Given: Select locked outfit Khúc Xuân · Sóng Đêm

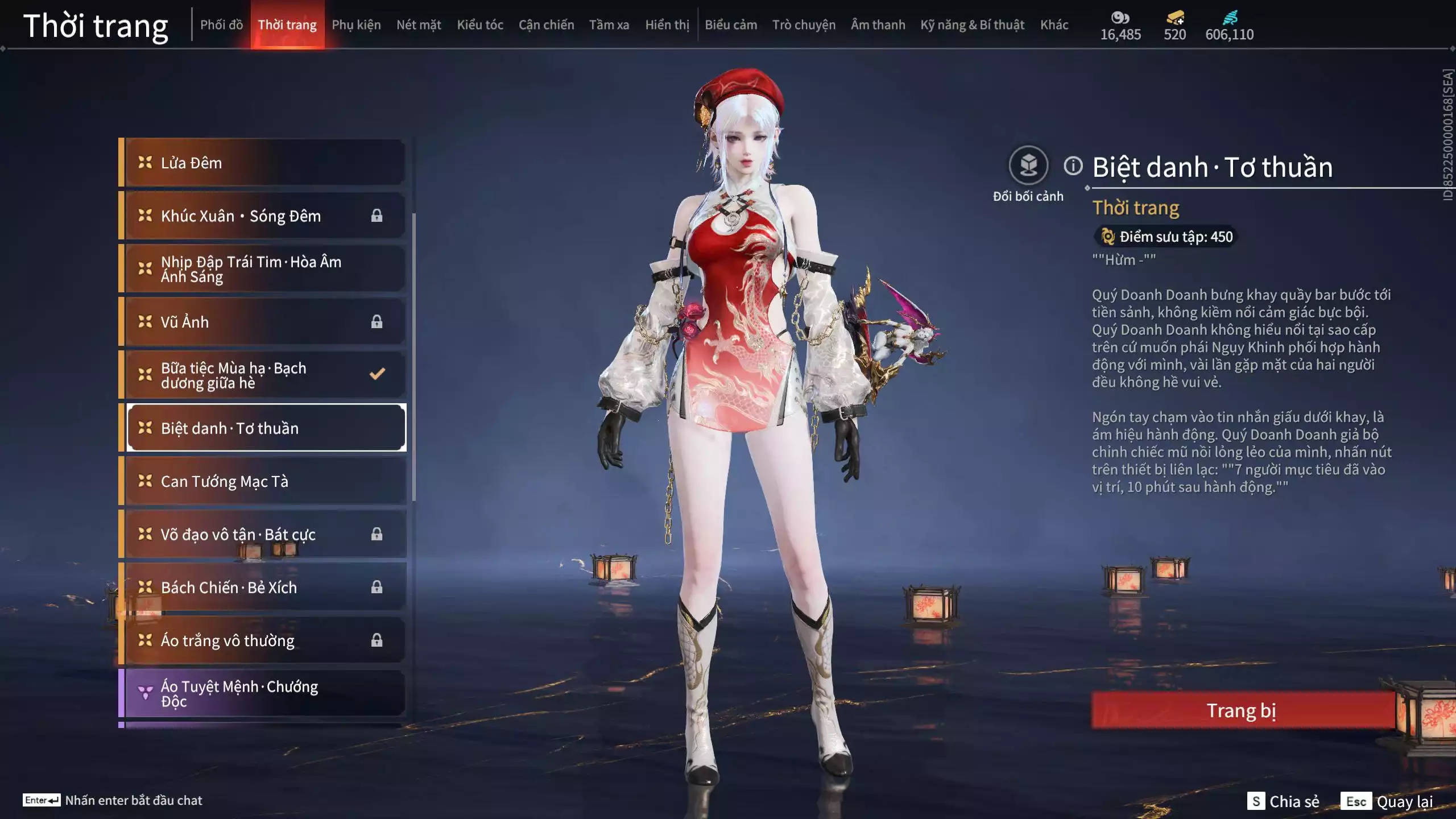Looking at the screenshot, I should point(264,216).
